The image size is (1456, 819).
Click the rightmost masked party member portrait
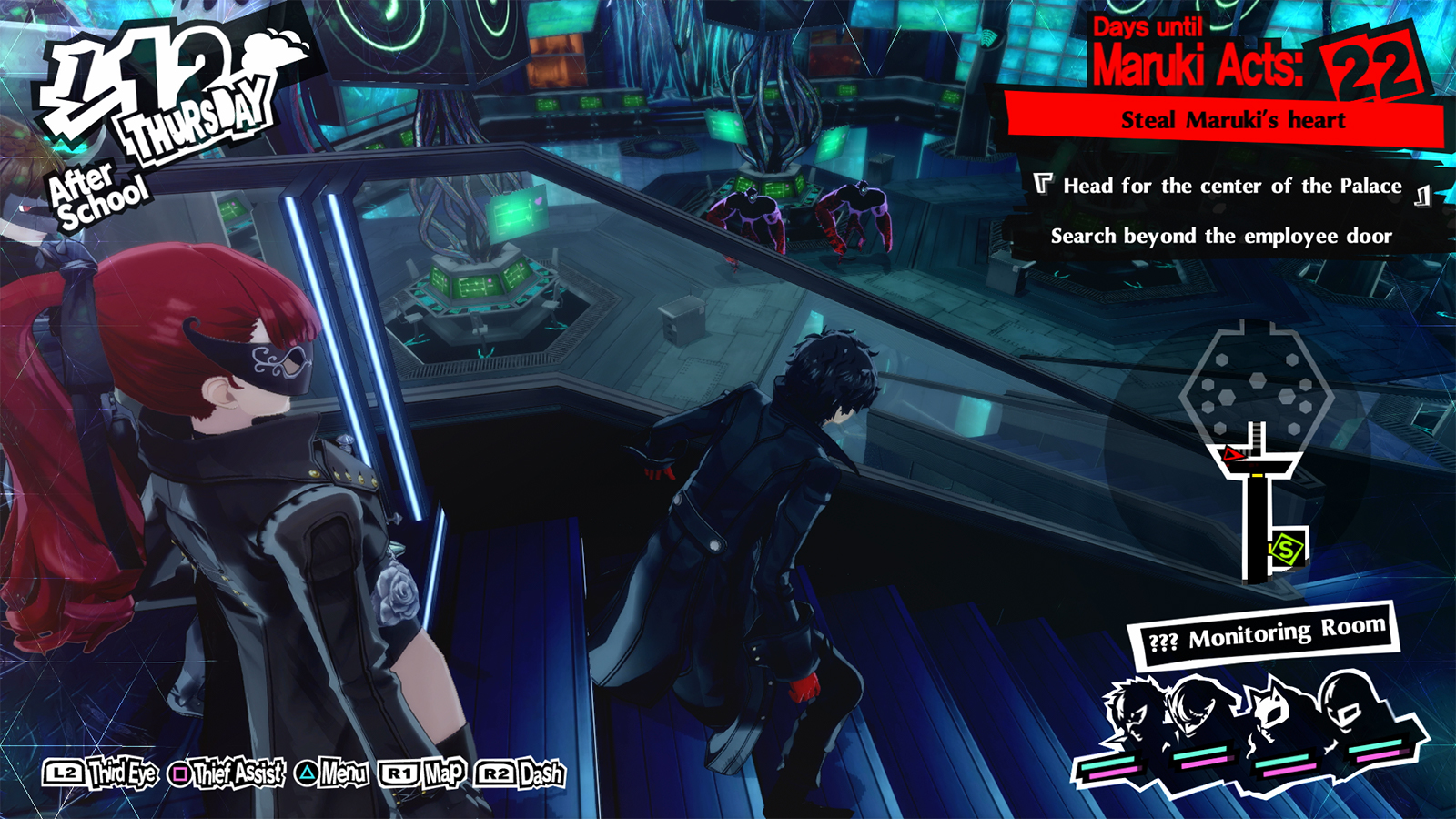[x=1351, y=701]
